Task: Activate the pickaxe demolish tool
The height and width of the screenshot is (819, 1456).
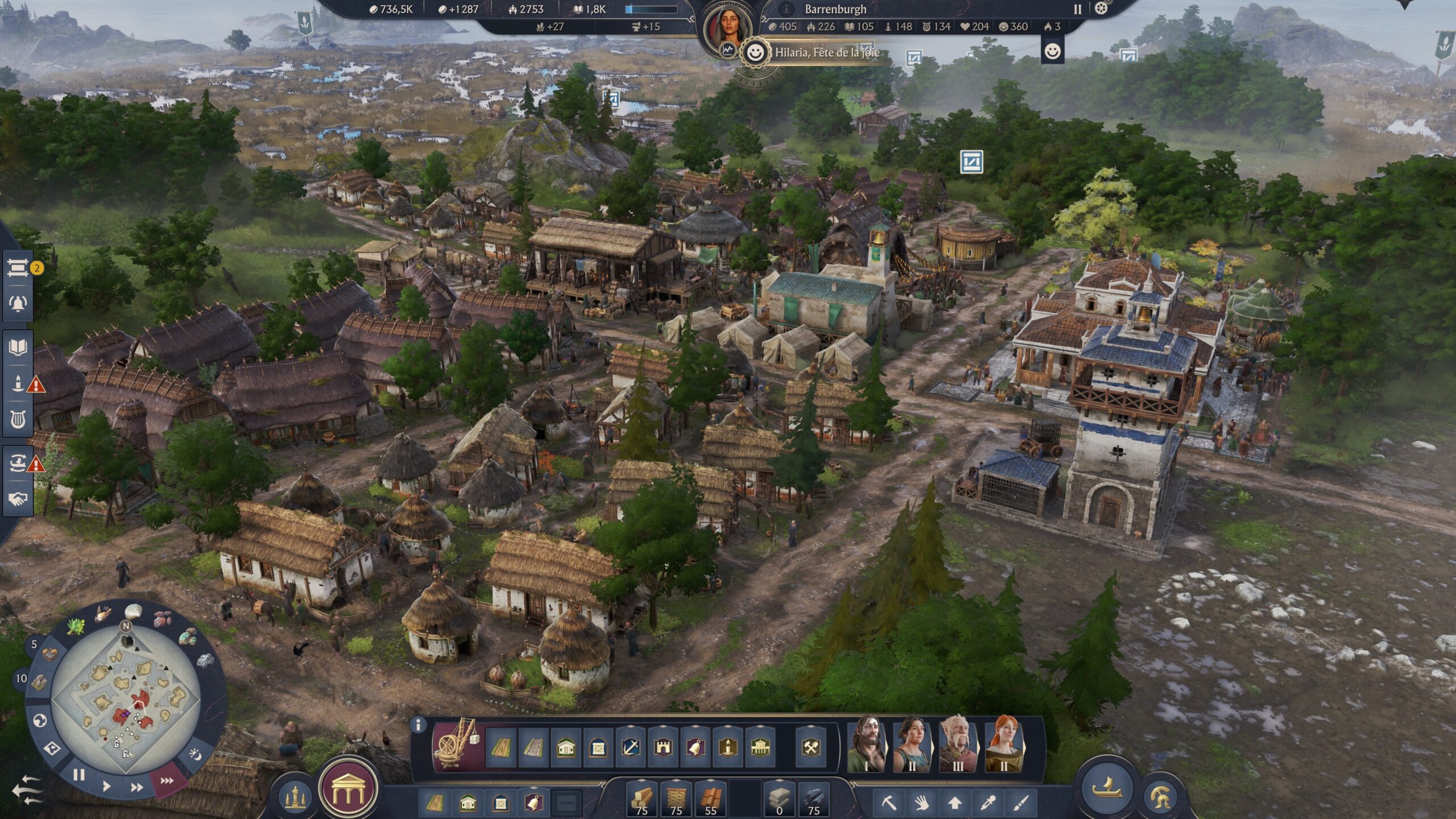Action: pyautogui.click(x=889, y=803)
